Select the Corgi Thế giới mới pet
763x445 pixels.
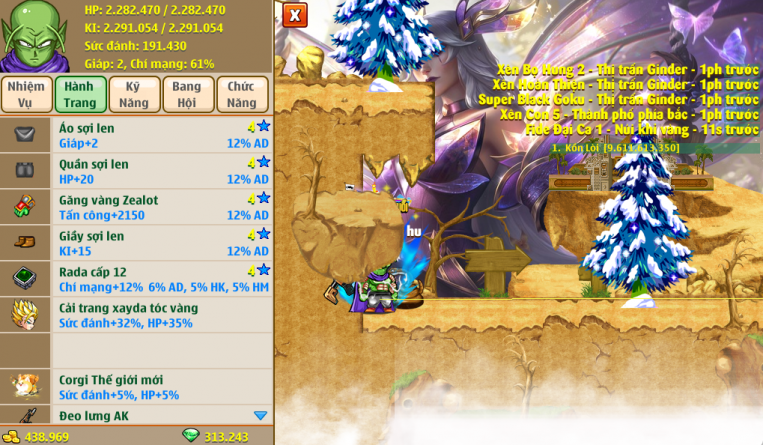[x=160, y=387]
